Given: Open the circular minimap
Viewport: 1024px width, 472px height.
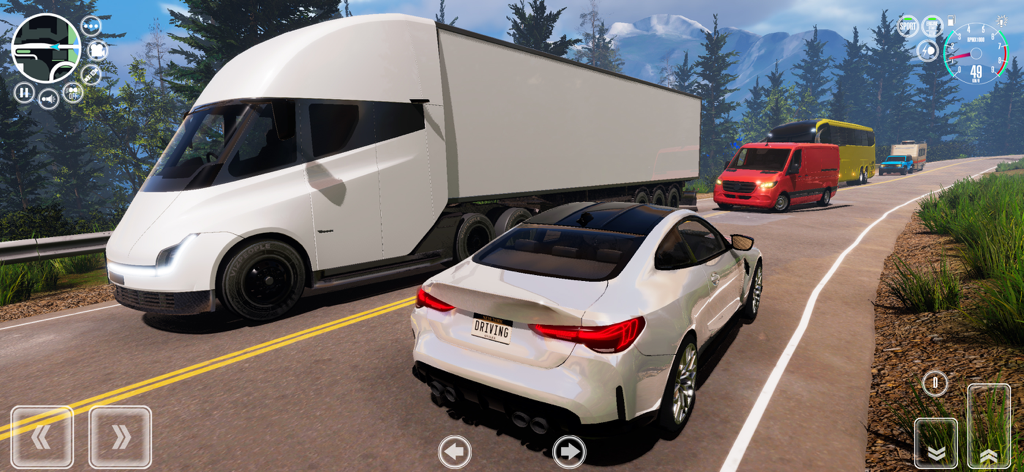Looking at the screenshot, I should [x=46, y=48].
